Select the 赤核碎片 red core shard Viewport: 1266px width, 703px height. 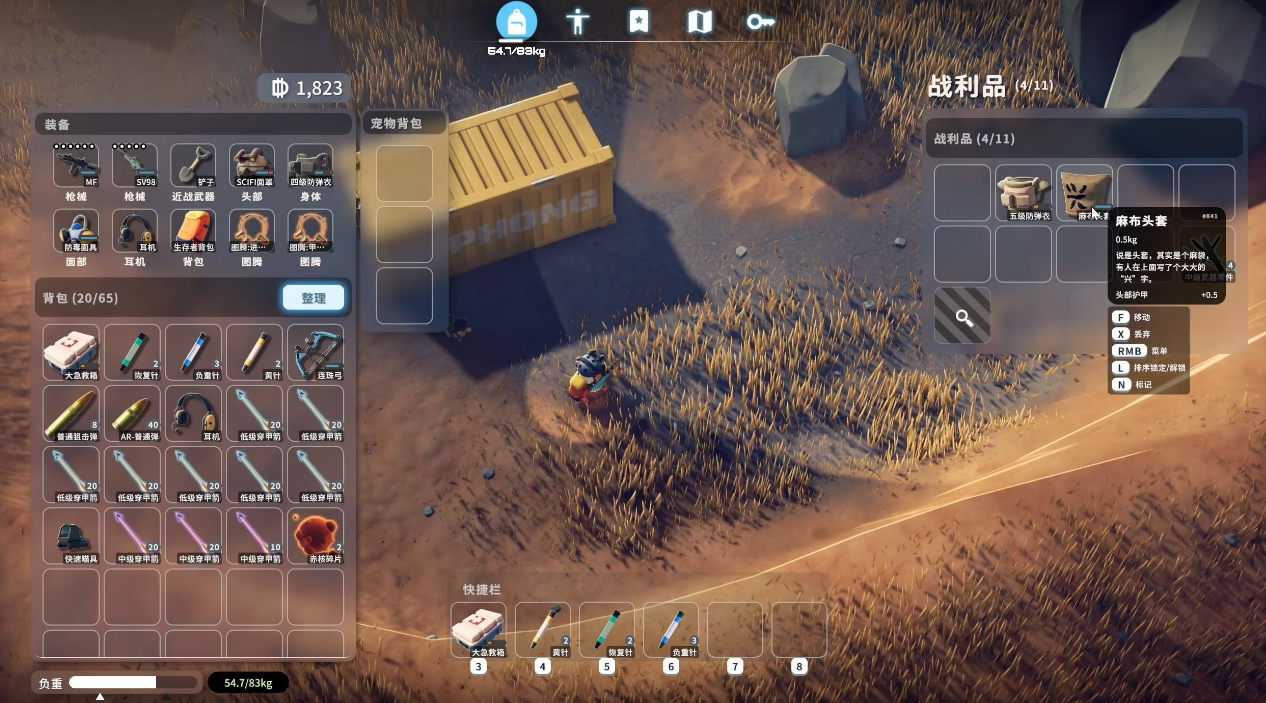point(315,536)
